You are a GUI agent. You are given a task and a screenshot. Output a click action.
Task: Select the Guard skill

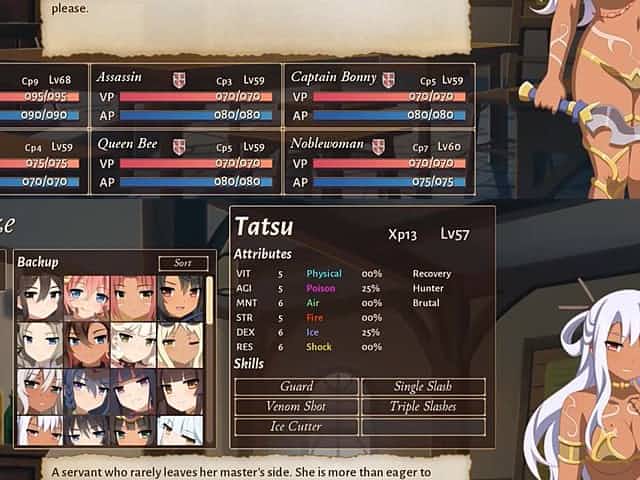(296, 387)
